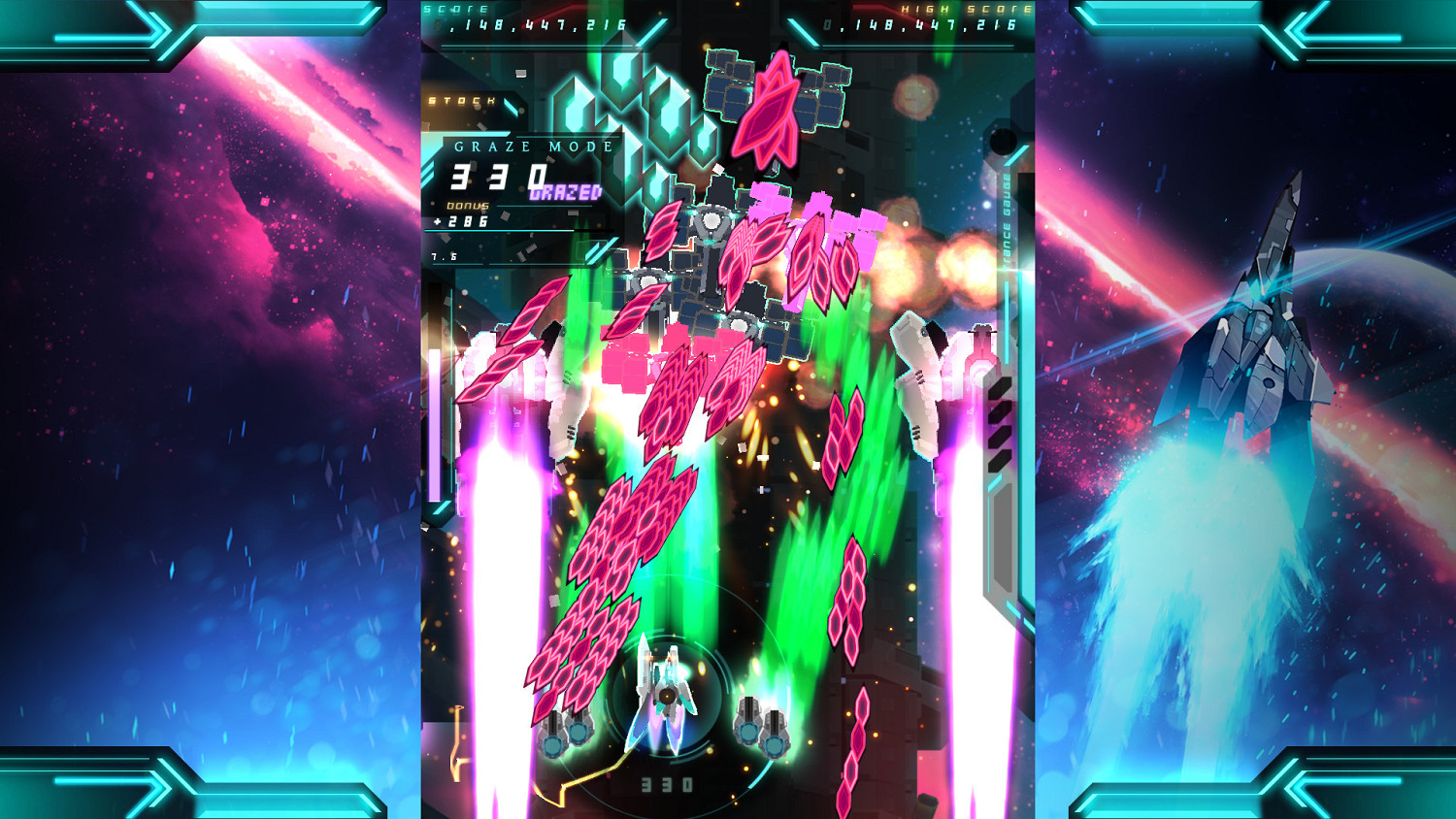Toggle the GRAZED indicator label

pos(563,194)
